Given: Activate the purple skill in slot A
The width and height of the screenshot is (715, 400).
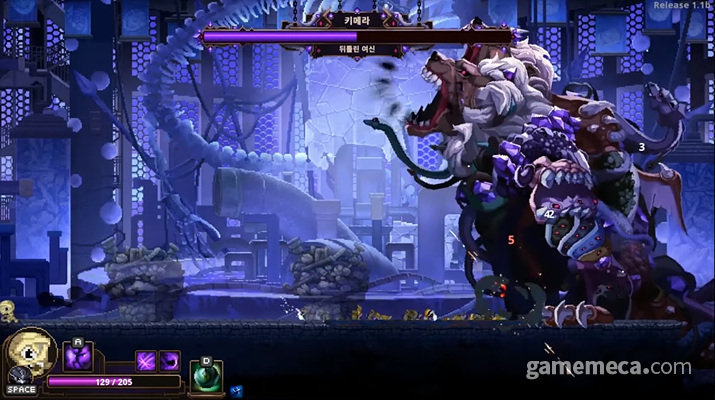Looking at the screenshot, I should click(x=78, y=357).
